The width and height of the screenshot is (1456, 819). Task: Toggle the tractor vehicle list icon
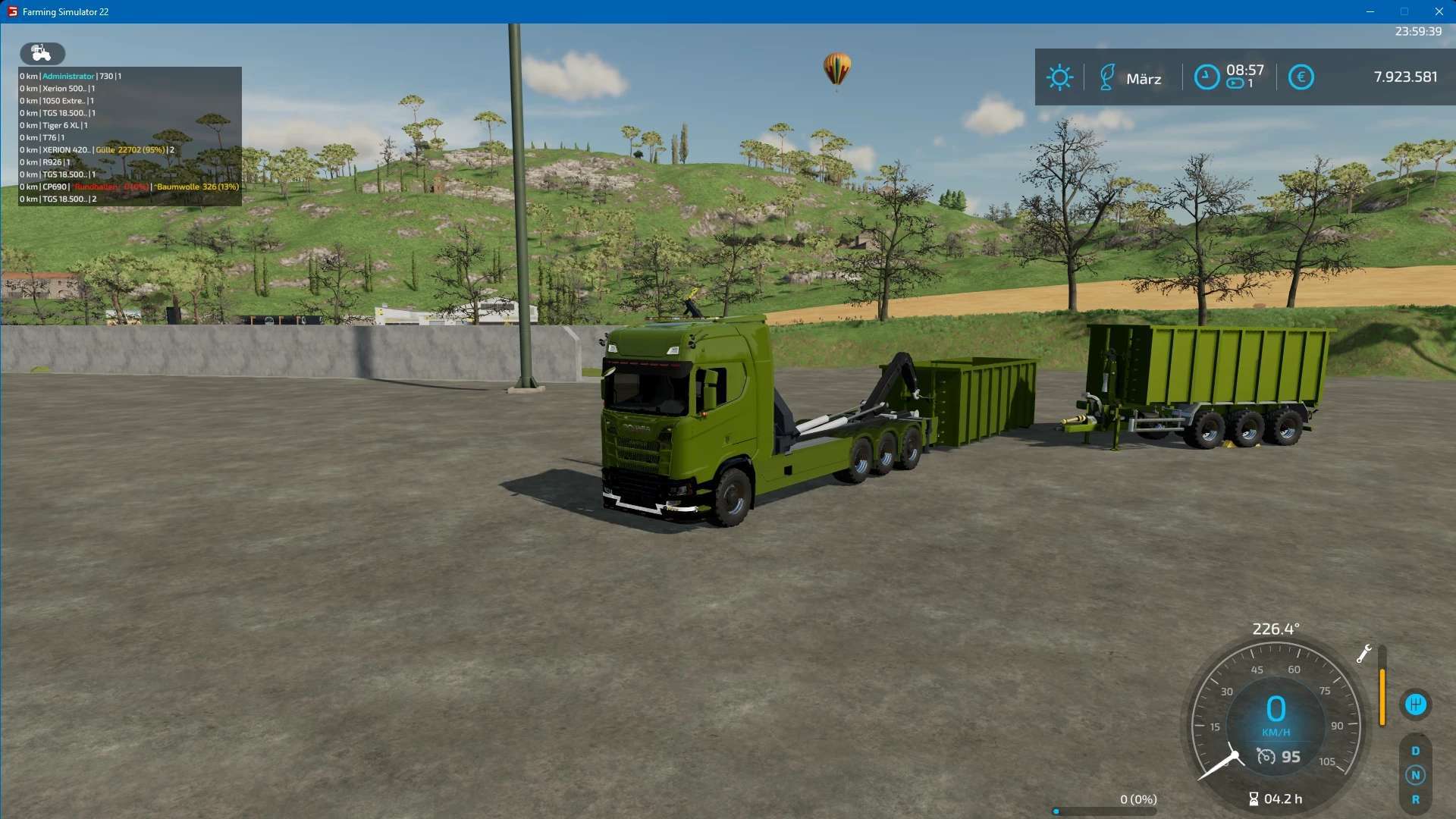coord(42,53)
